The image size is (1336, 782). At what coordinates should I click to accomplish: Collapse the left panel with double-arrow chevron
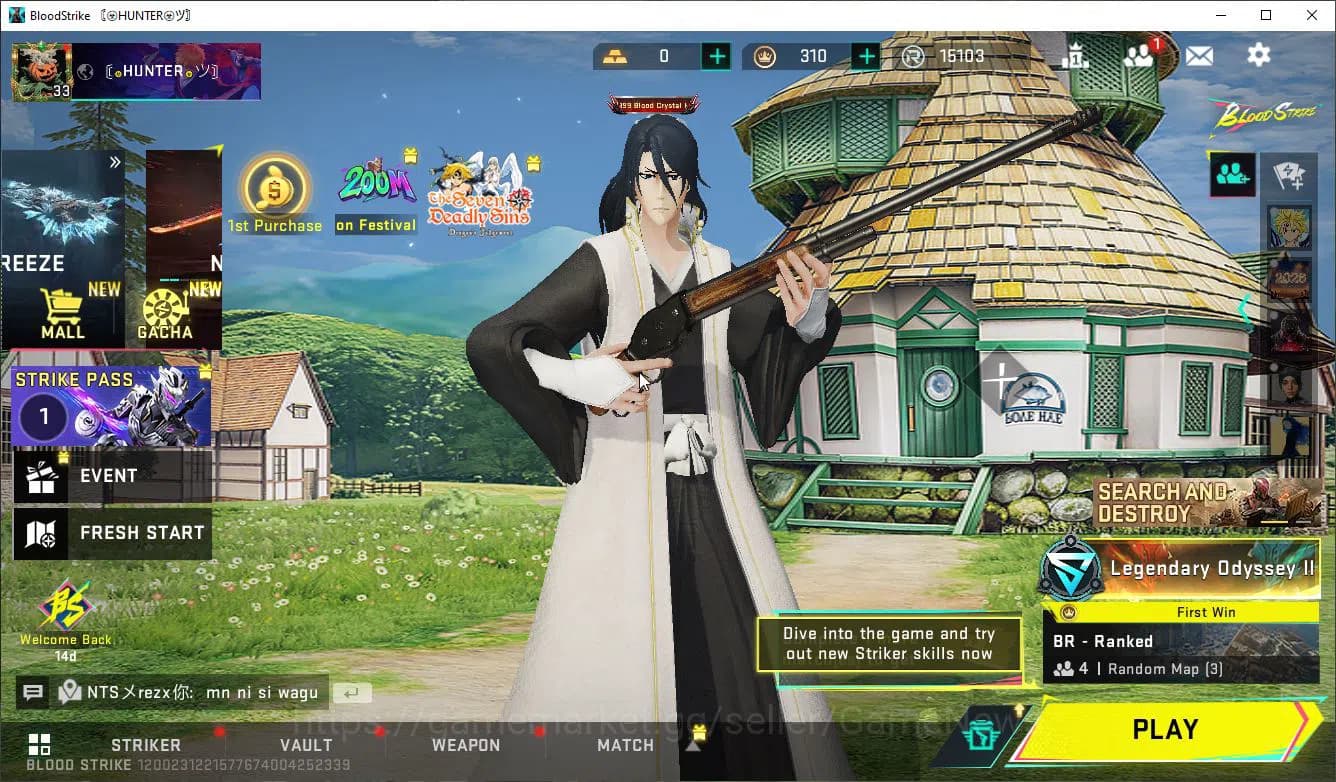115,161
